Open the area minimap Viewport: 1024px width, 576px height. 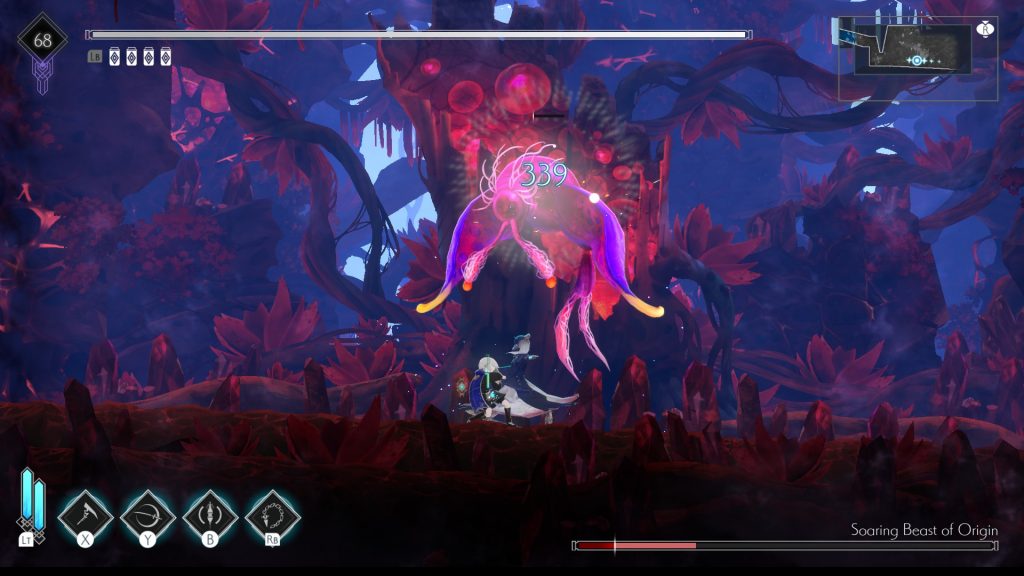click(917, 58)
